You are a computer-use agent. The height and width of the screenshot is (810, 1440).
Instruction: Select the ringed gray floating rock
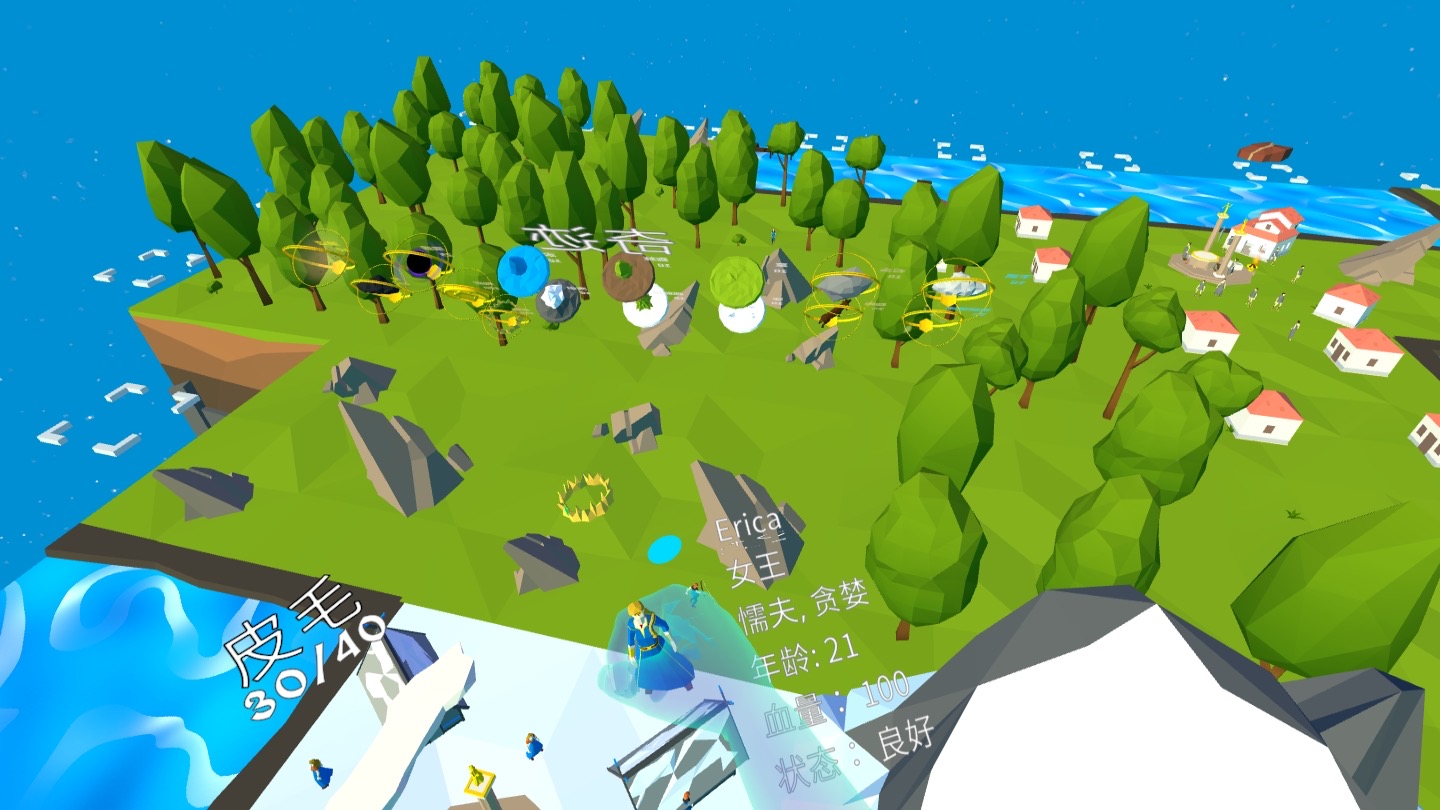(x=843, y=285)
